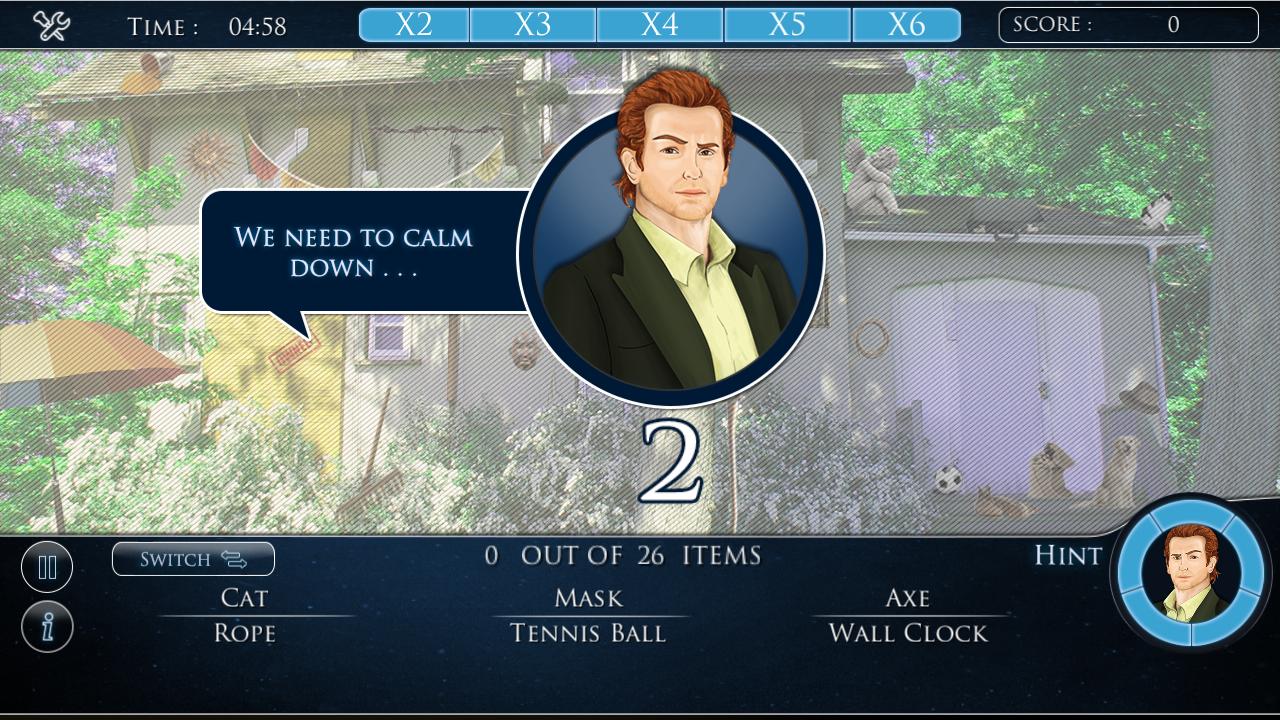The height and width of the screenshot is (720, 1280).
Task: Toggle the X6 multiplier
Action: [x=913, y=22]
